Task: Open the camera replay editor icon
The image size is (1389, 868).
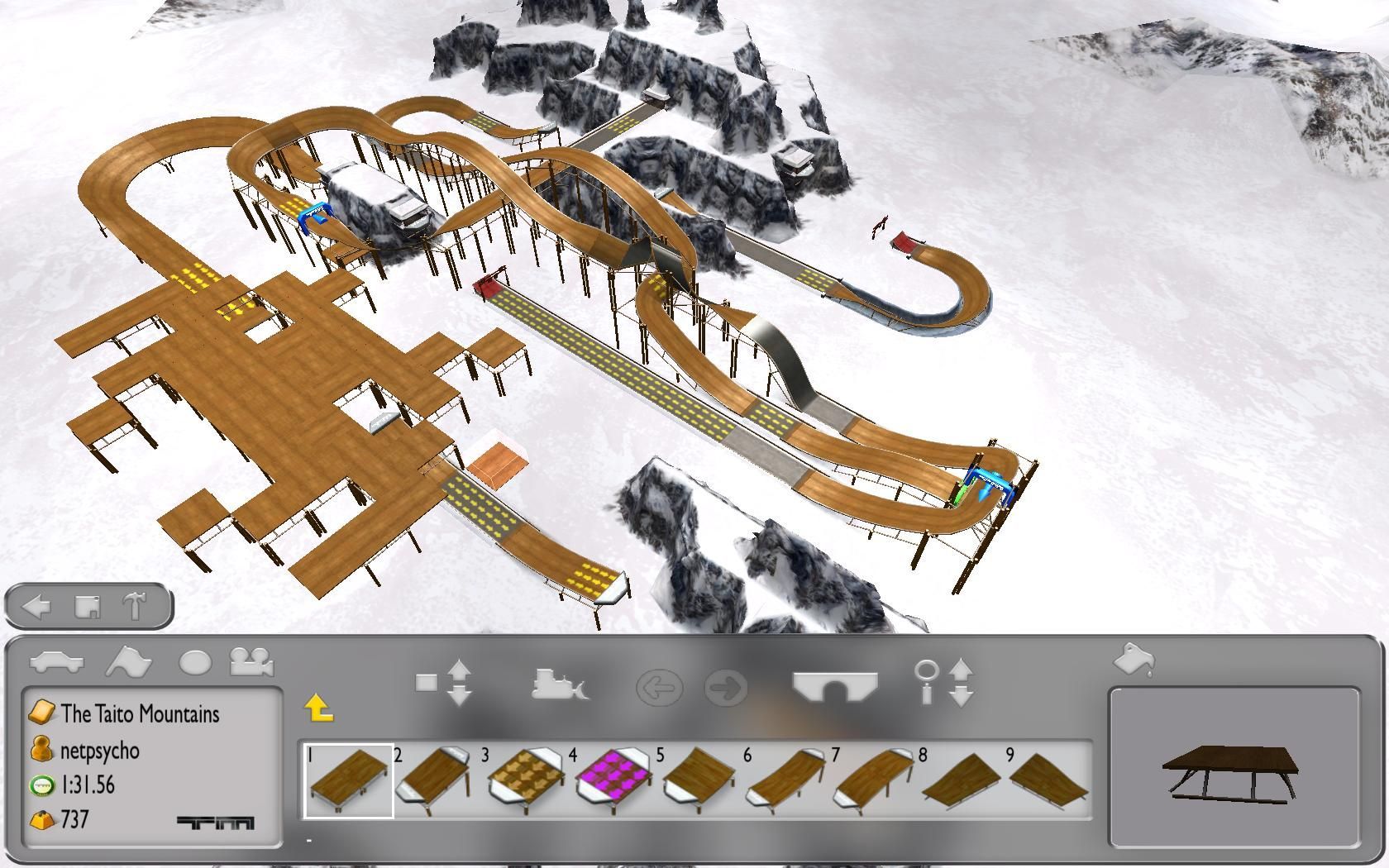Action: pos(252,662)
